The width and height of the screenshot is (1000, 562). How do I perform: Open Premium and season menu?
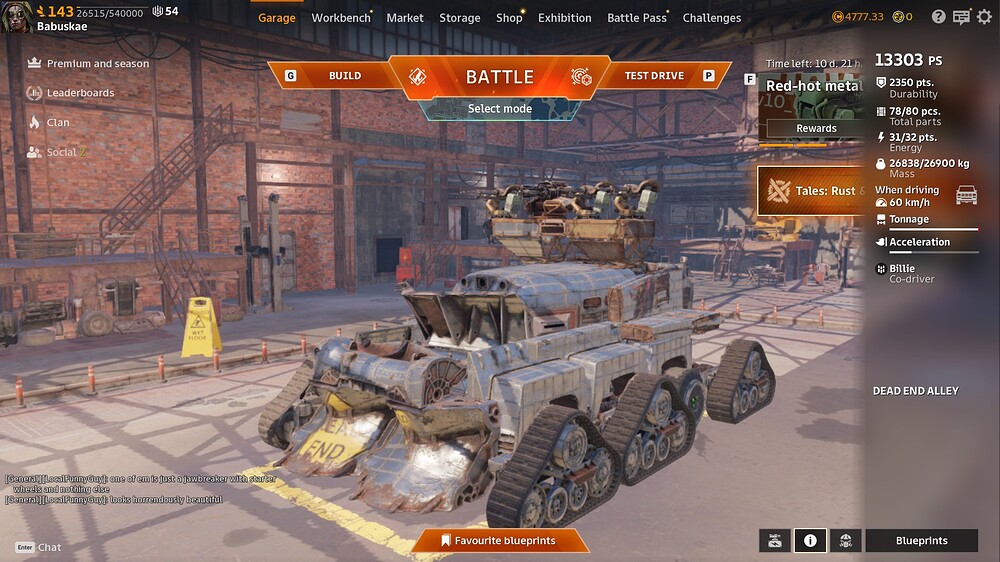tap(97, 64)
